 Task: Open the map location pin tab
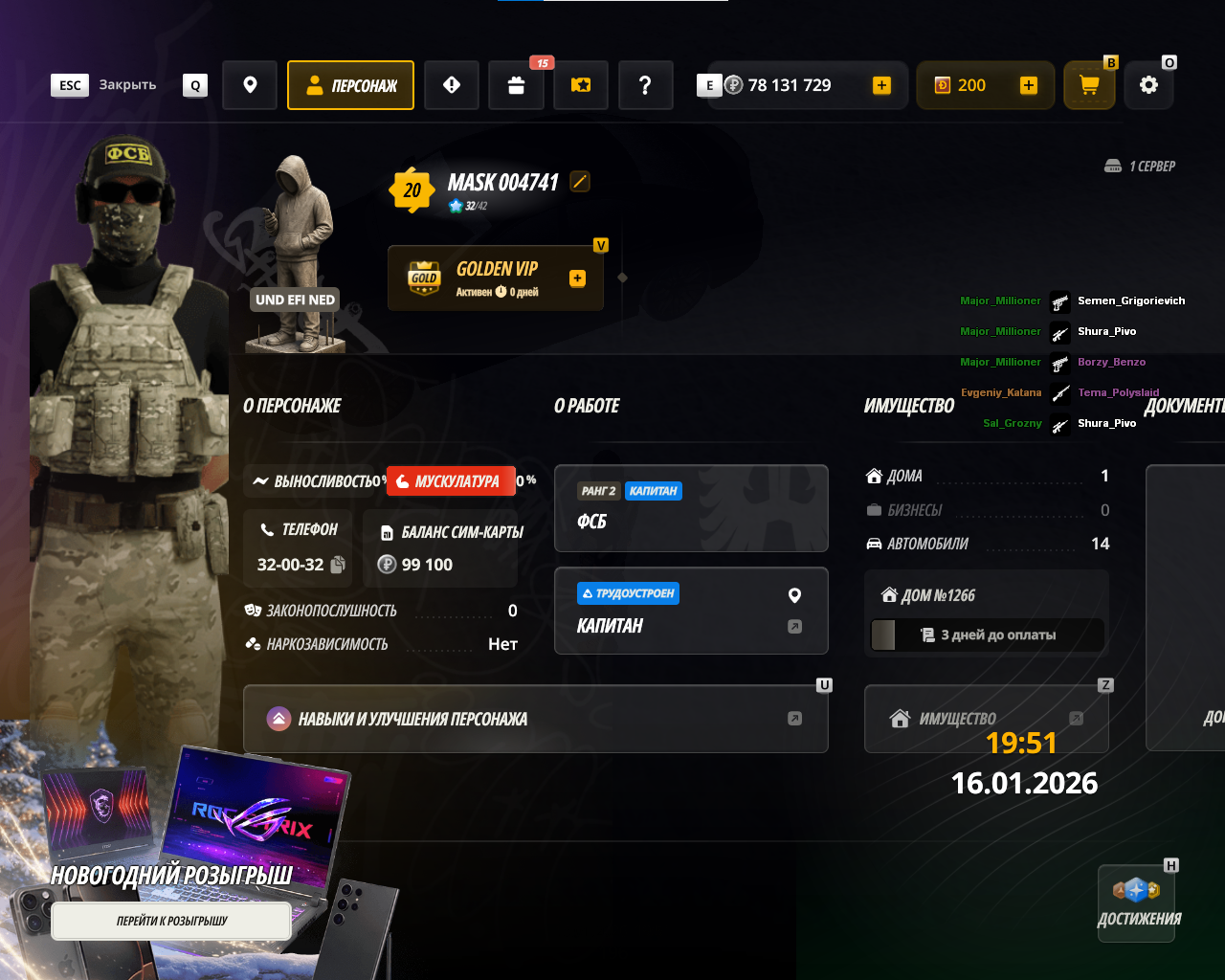coord(250,85)
